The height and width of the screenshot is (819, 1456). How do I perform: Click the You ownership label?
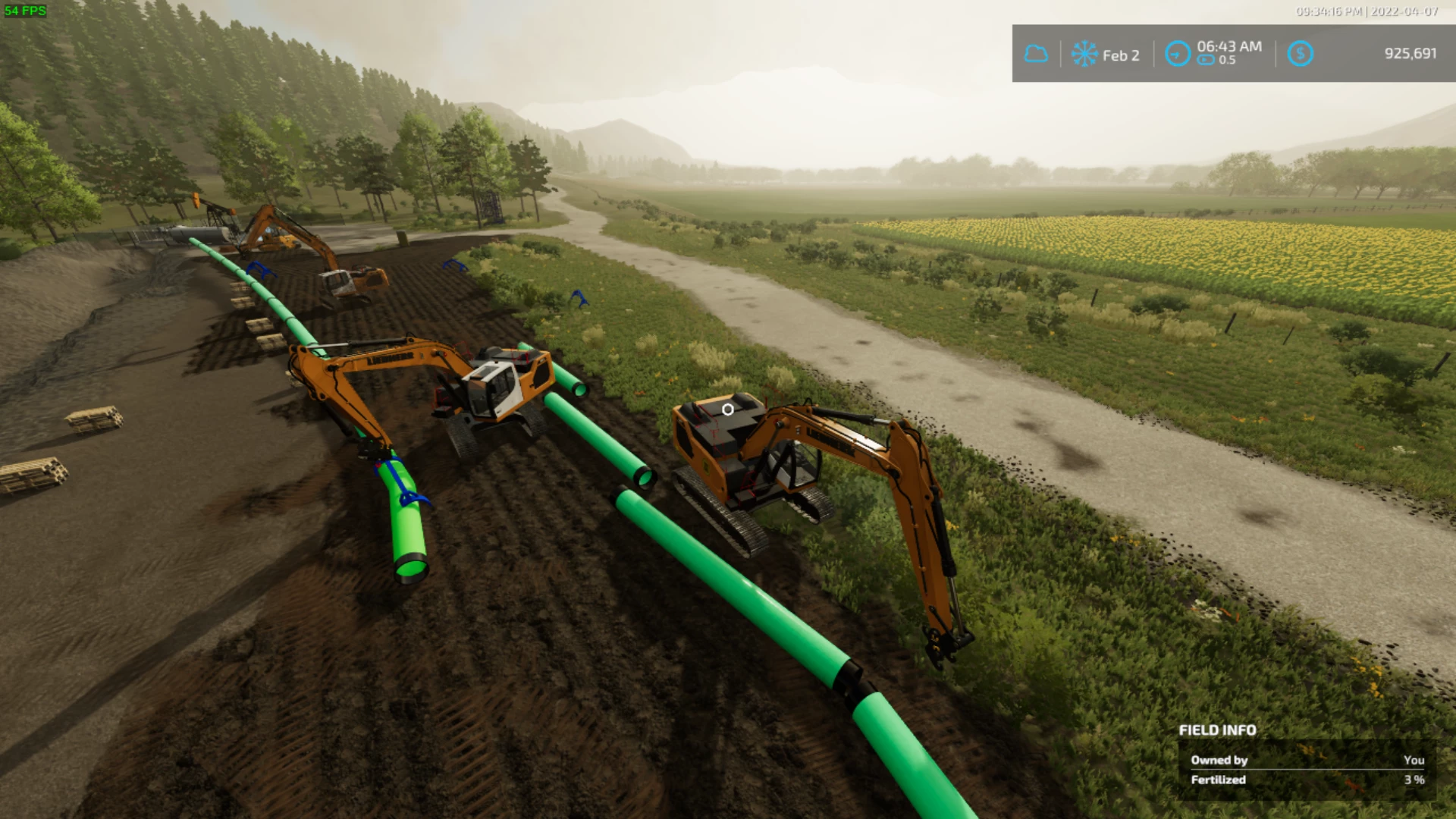pyautogui.click(x=1415, y=759)
